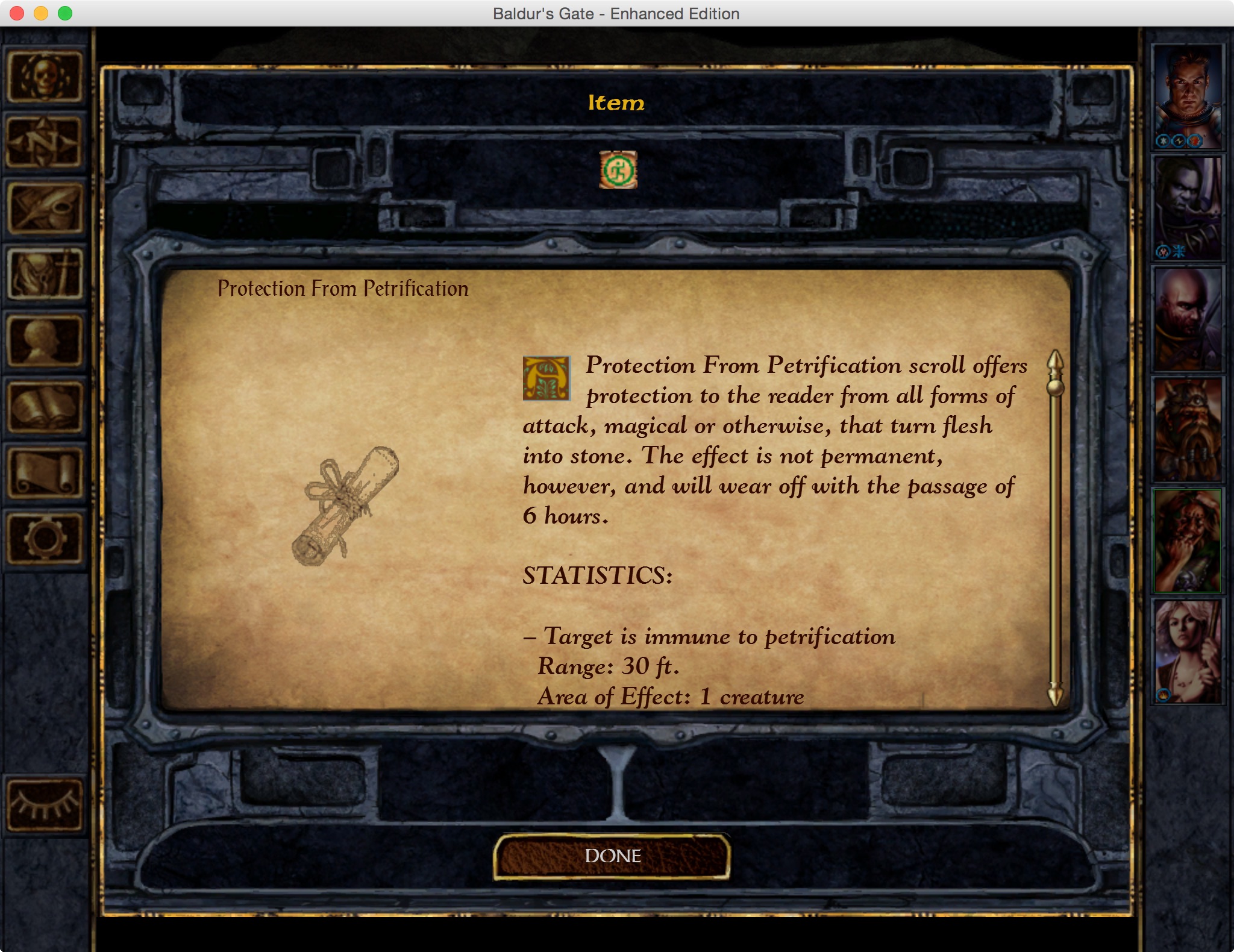Select the helmeted dwarf portrait
Screen dimensions: 1234x952
pos(1187,430)
